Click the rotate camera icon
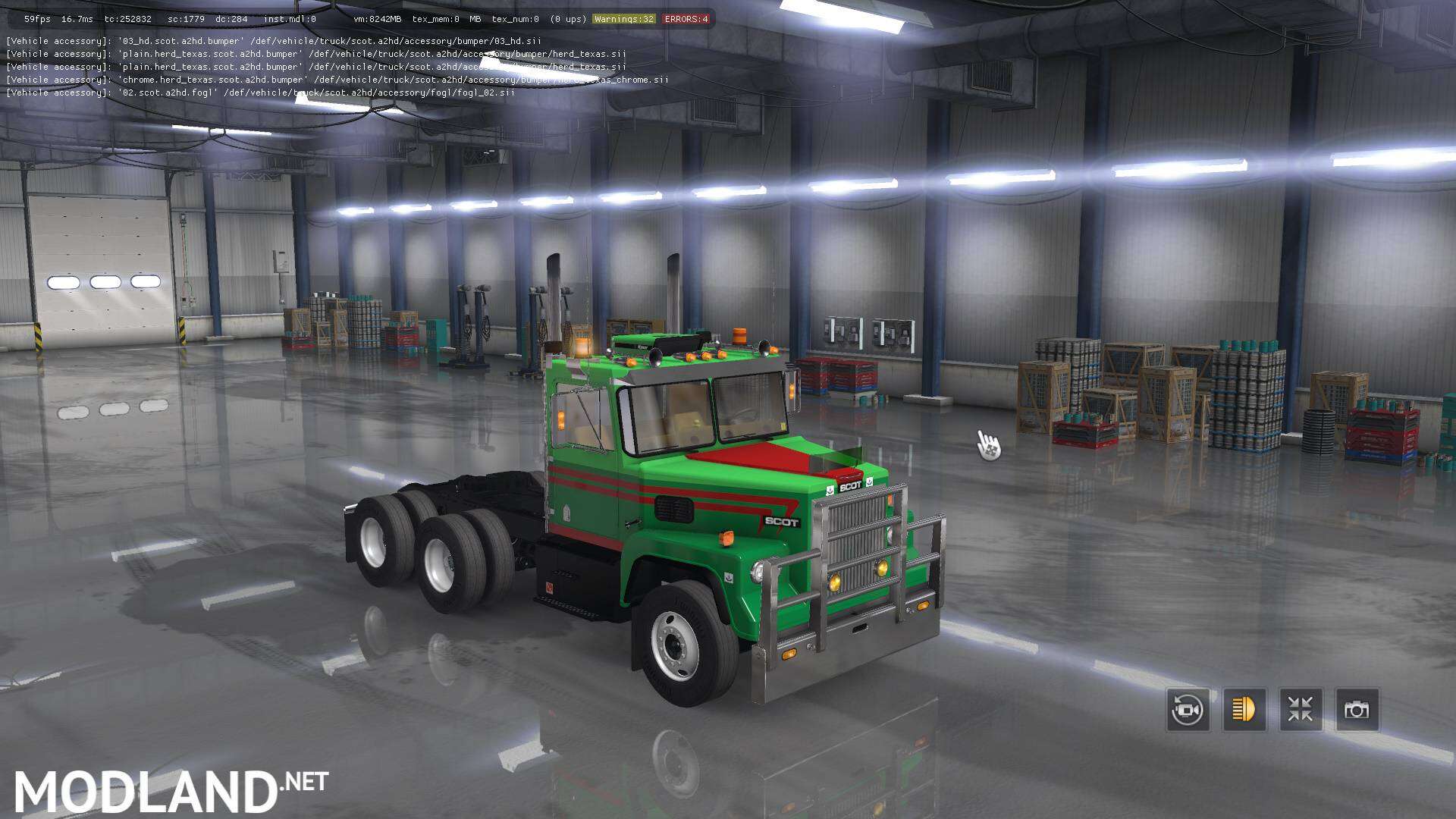1456x819 pixels. coord(1188,710)
